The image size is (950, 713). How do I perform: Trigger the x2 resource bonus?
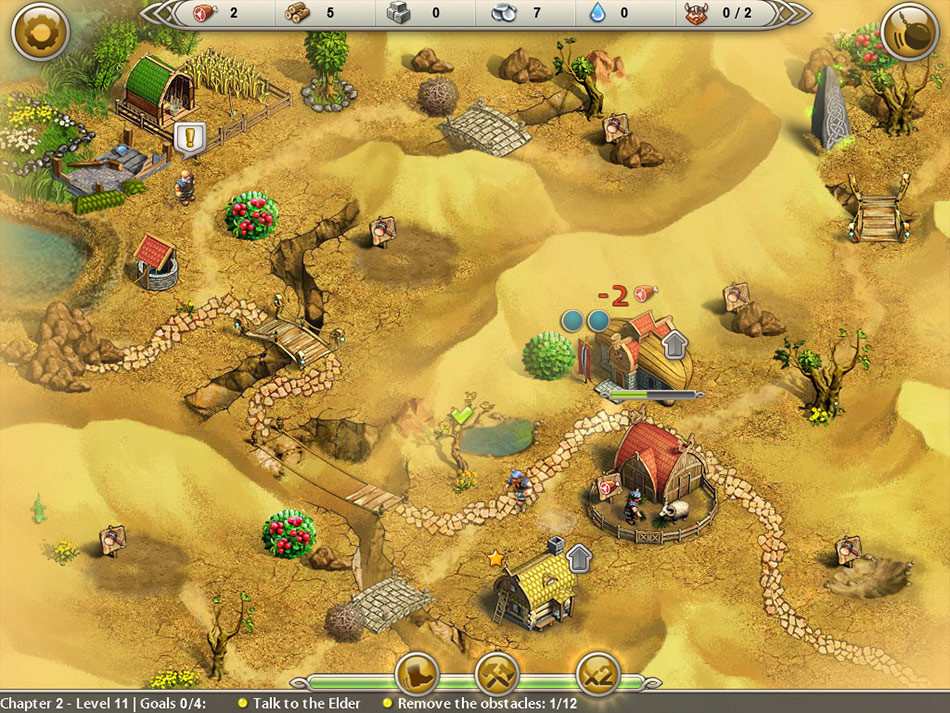pos(598,675)
